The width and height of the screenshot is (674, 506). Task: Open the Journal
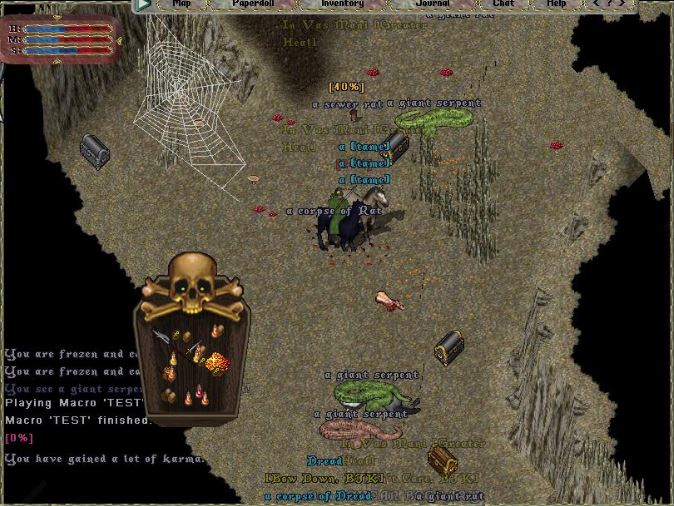433,4
